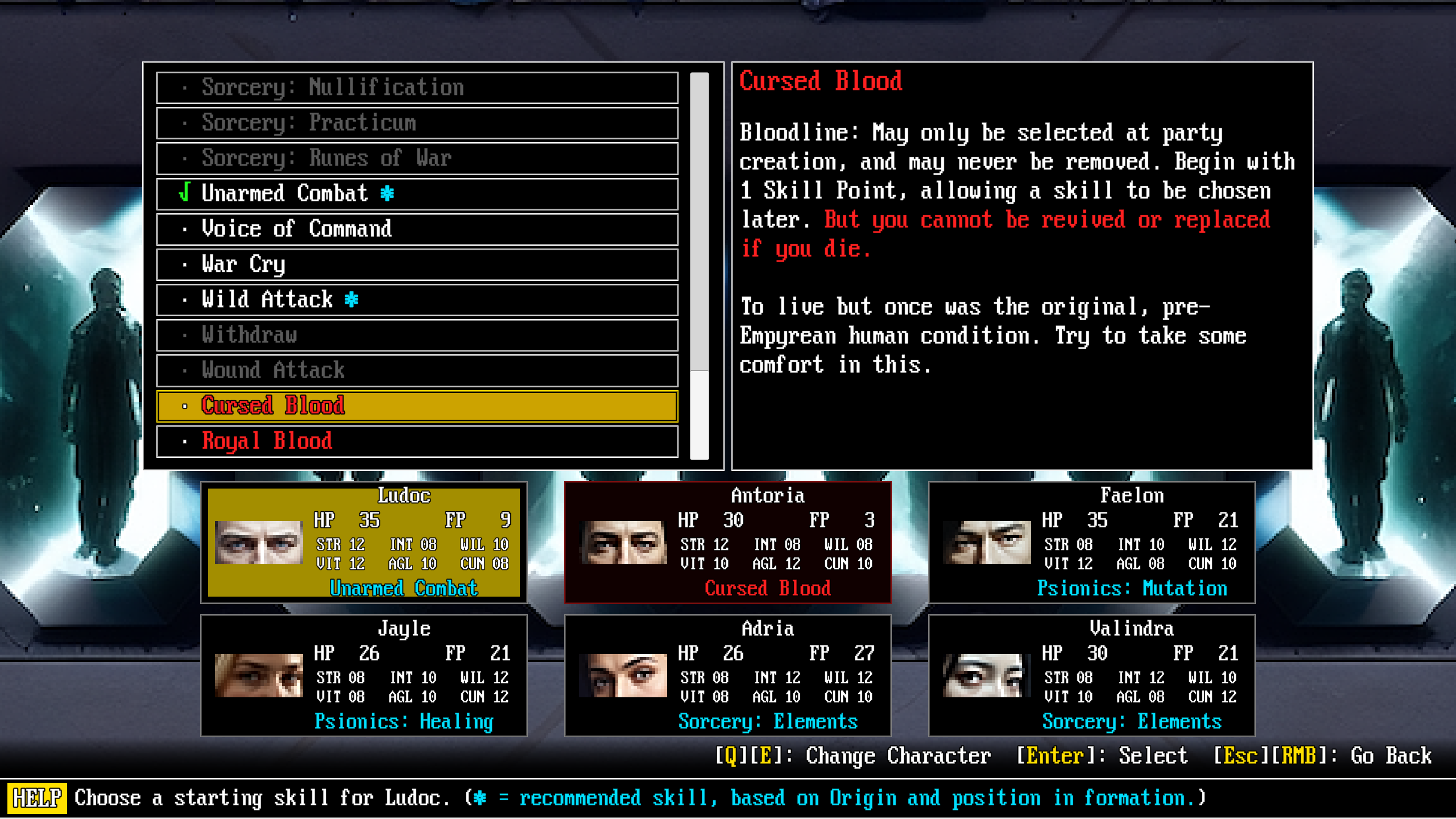This screenshot has height=819, width=1456.
Task: Switch to Jayle's character panel
Action: click(364, 675)
